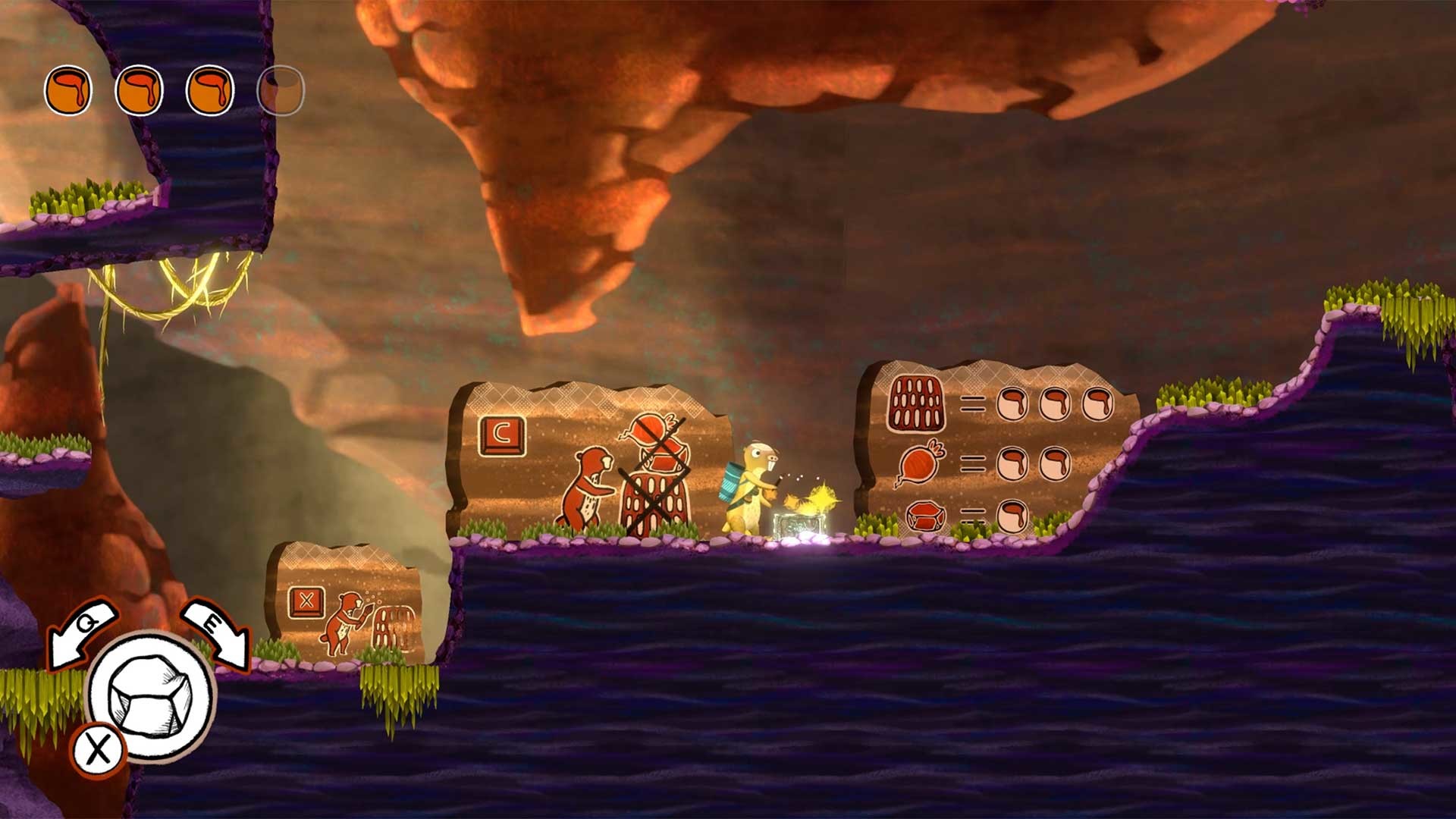Select the beaver character with the blue backpack

point(751,485)
